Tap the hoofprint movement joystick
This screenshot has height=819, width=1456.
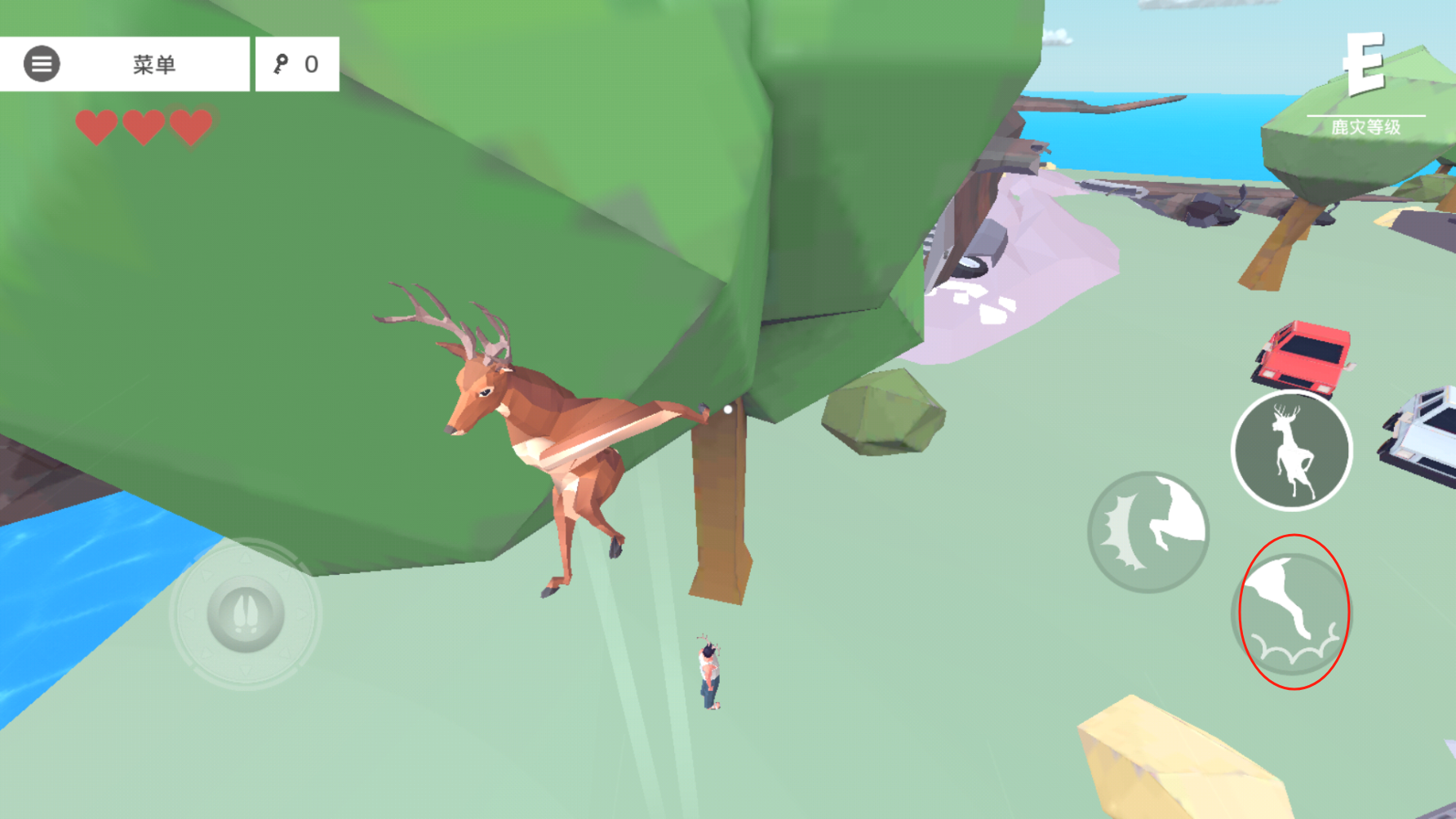pyautogui.click(x=246, y=613)
